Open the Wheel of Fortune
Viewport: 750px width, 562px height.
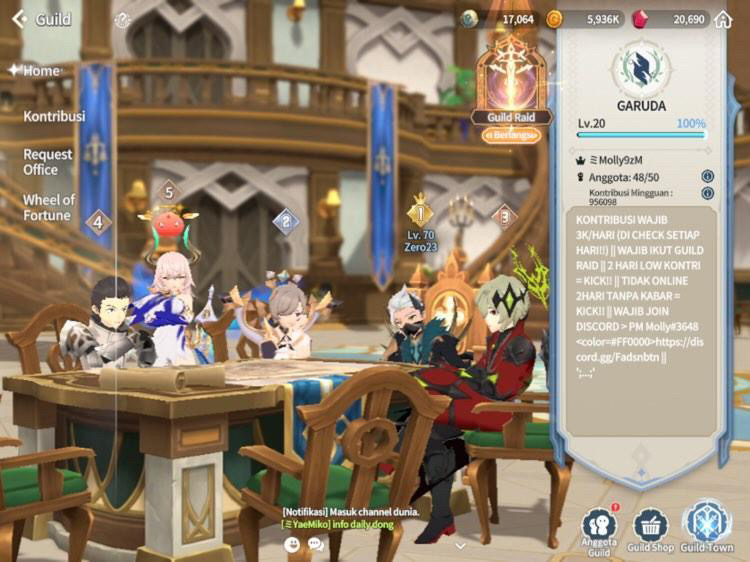coord(48,207)
